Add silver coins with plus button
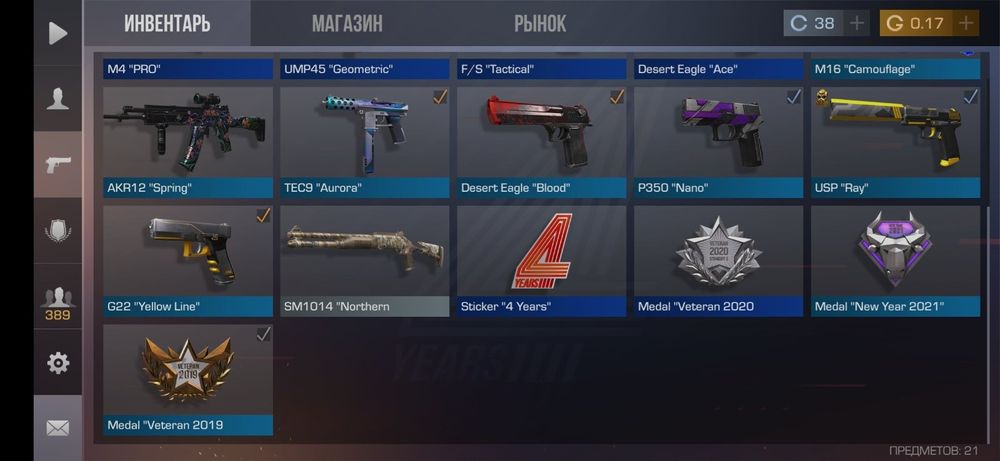This screenshot has width=1000, height=461. click(x=857, y=23)
